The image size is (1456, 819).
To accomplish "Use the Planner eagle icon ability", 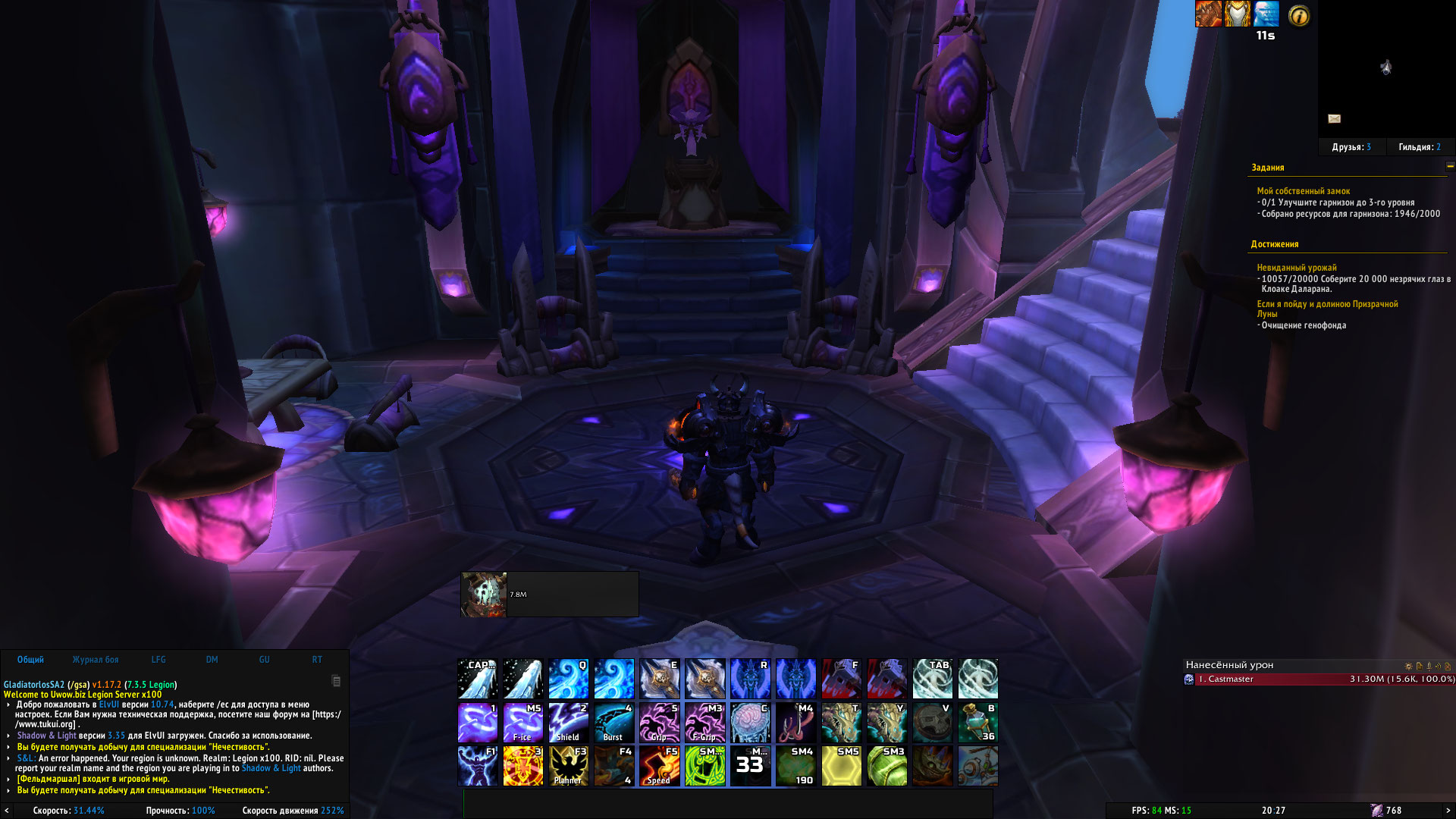I will pyautogui.click(x=568, y=765).
